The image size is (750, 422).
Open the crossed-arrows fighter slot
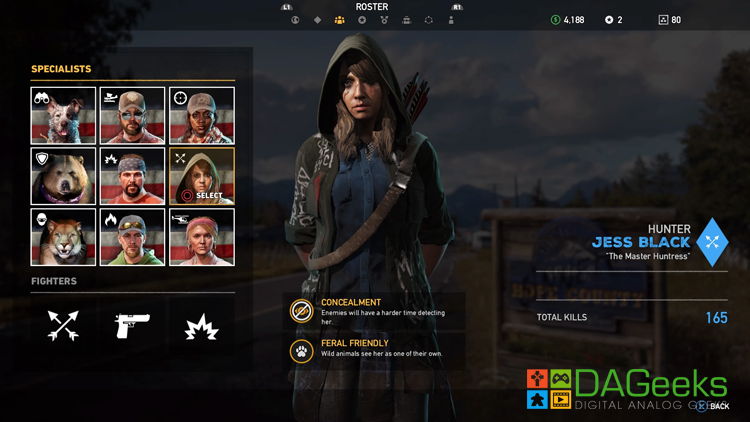pyautogui.click(x=64, y=325)
